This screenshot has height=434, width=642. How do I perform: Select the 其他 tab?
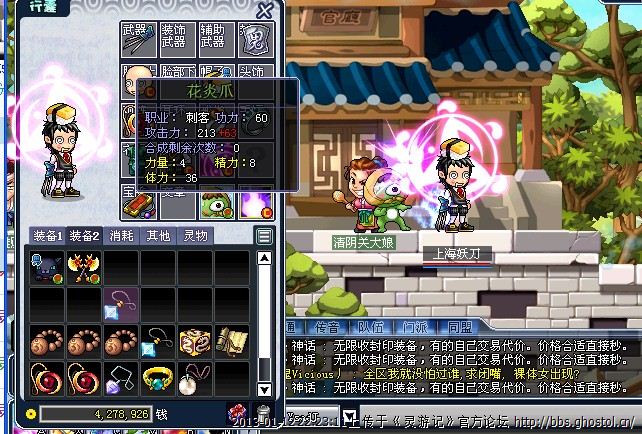[158, 236]
